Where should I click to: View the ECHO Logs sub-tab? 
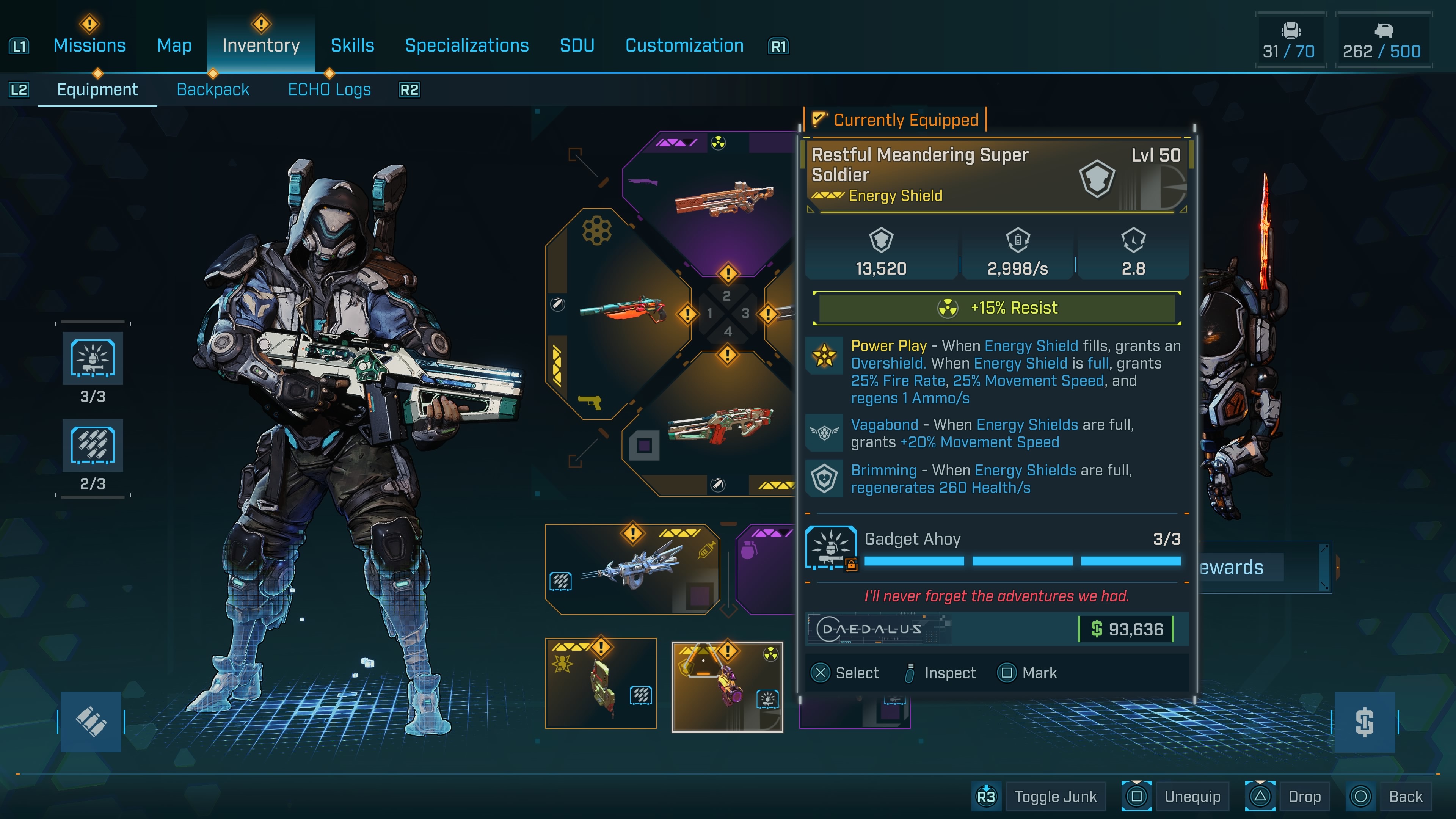click(329, 89)
